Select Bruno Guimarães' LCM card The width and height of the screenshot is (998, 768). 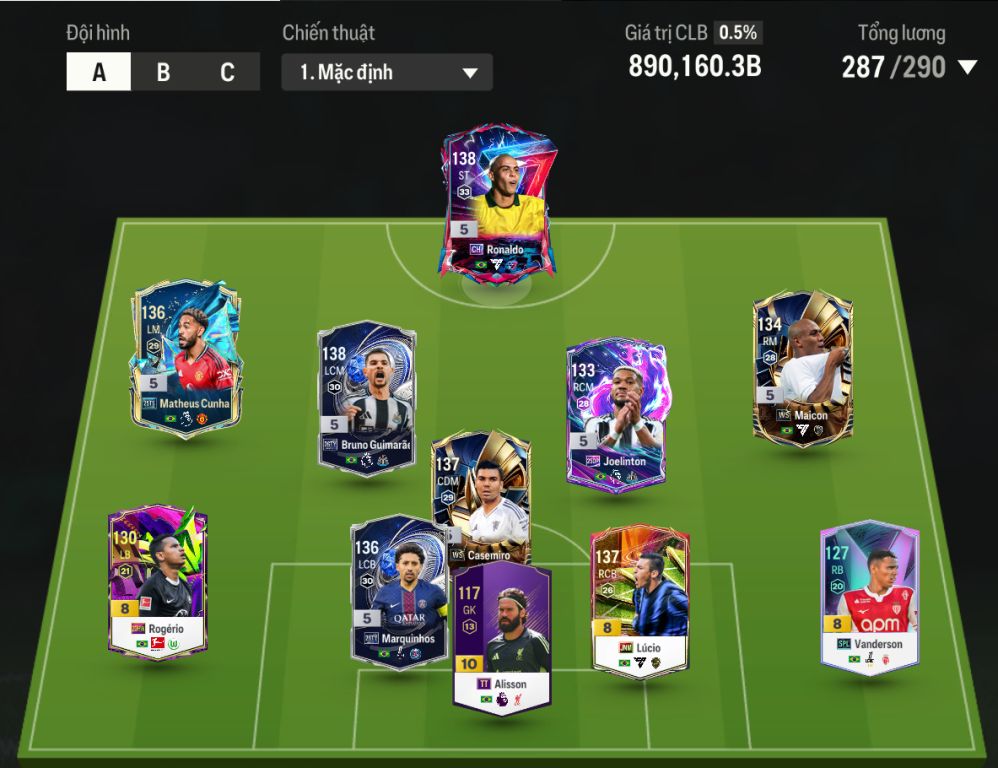366,395
